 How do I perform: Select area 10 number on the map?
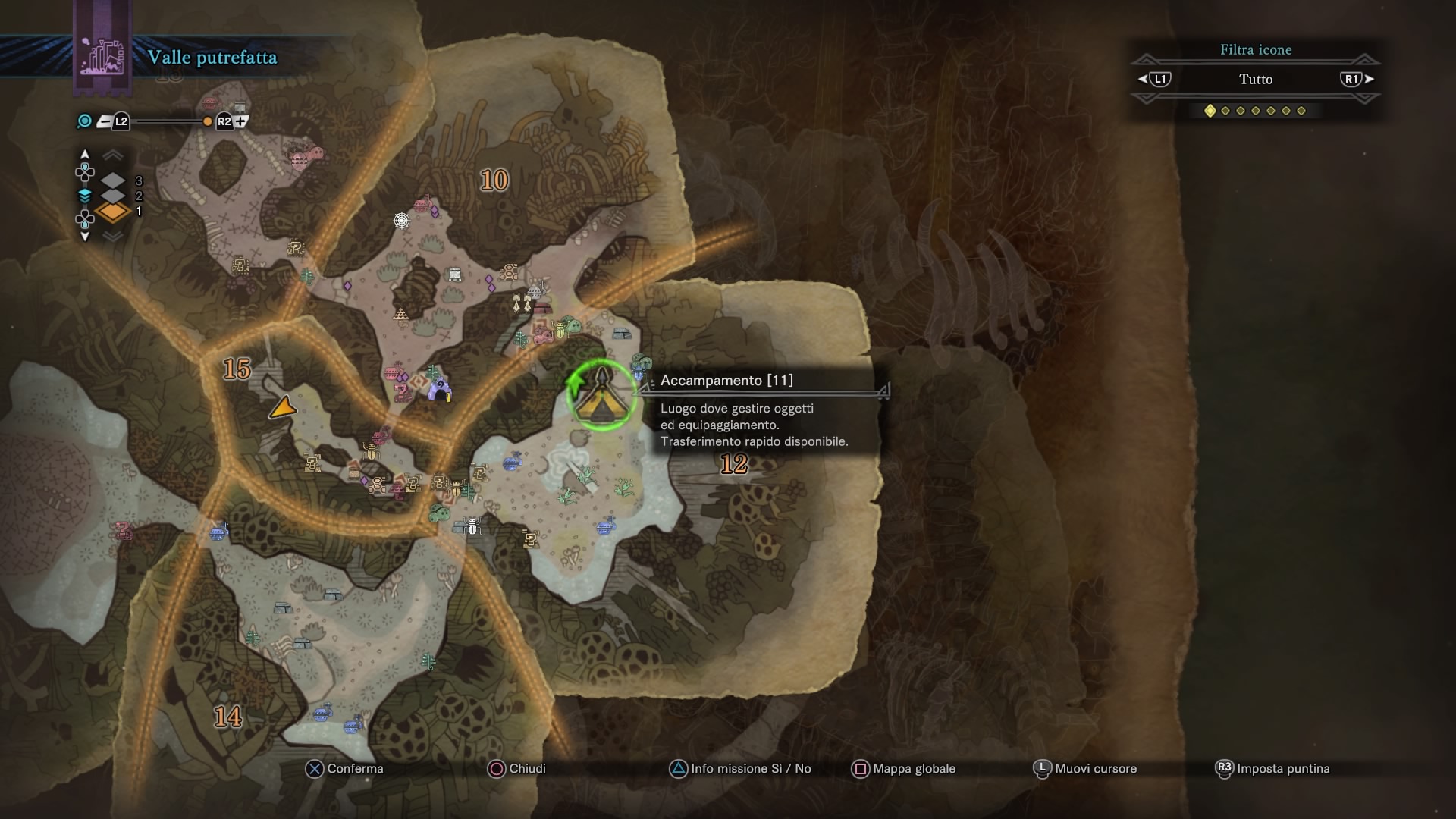494,180
